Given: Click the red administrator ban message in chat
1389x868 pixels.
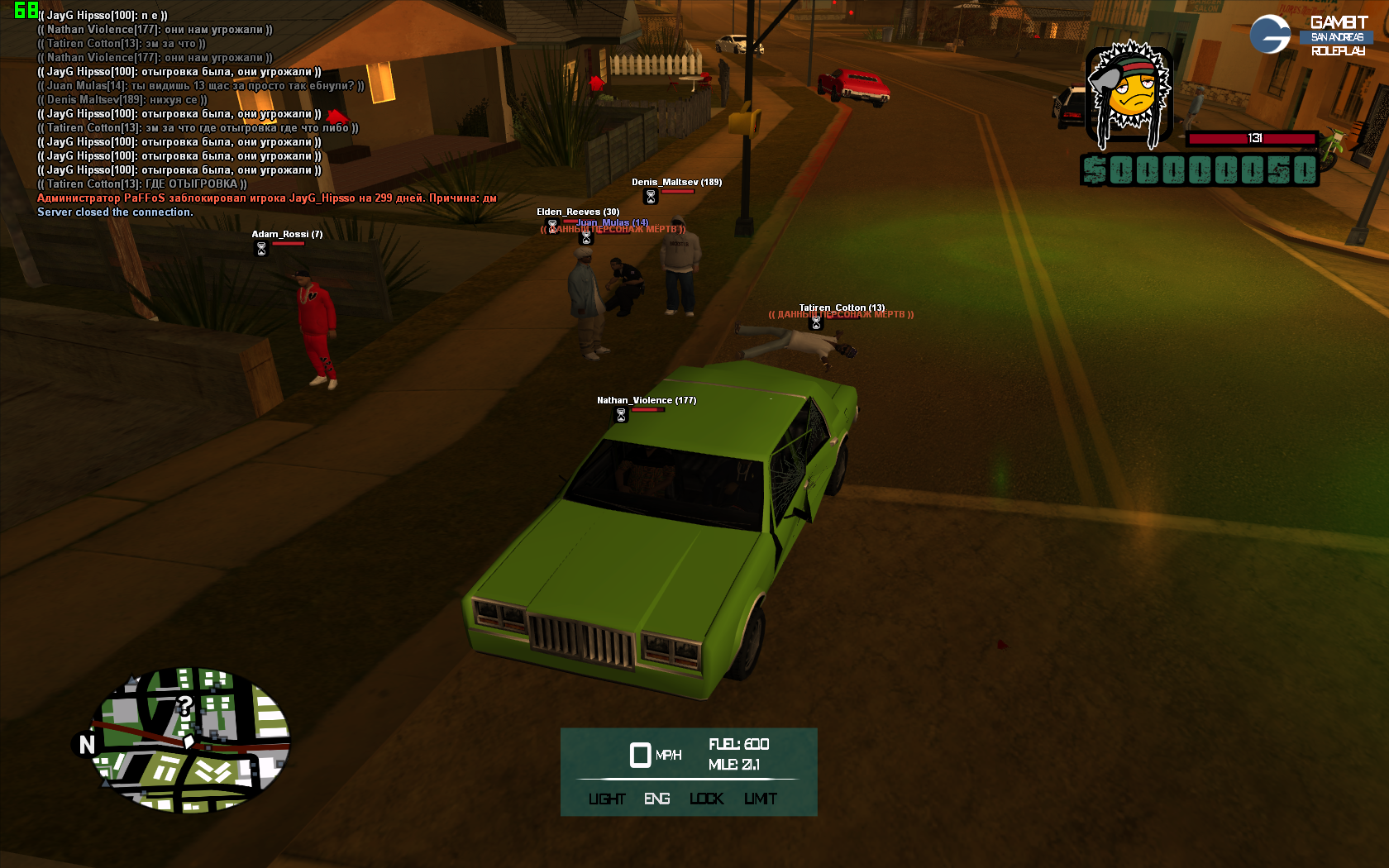Looking at the screenshot, I should (266, 198).
